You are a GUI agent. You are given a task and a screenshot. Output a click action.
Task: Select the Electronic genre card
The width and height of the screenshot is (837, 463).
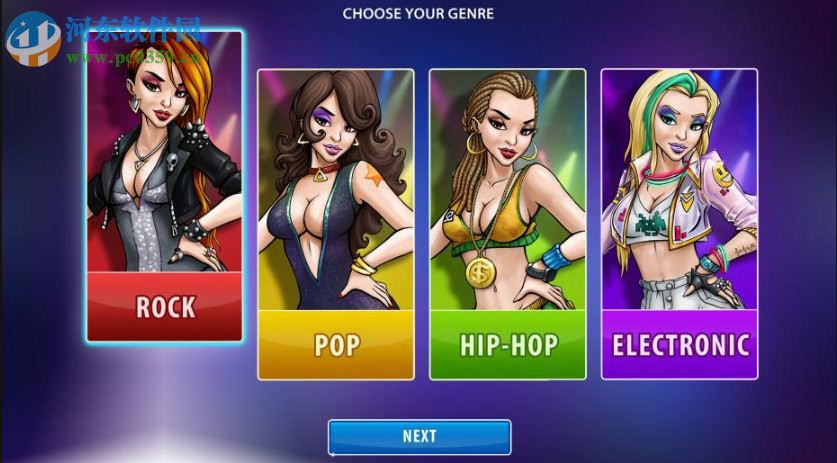tap(679, 225)
